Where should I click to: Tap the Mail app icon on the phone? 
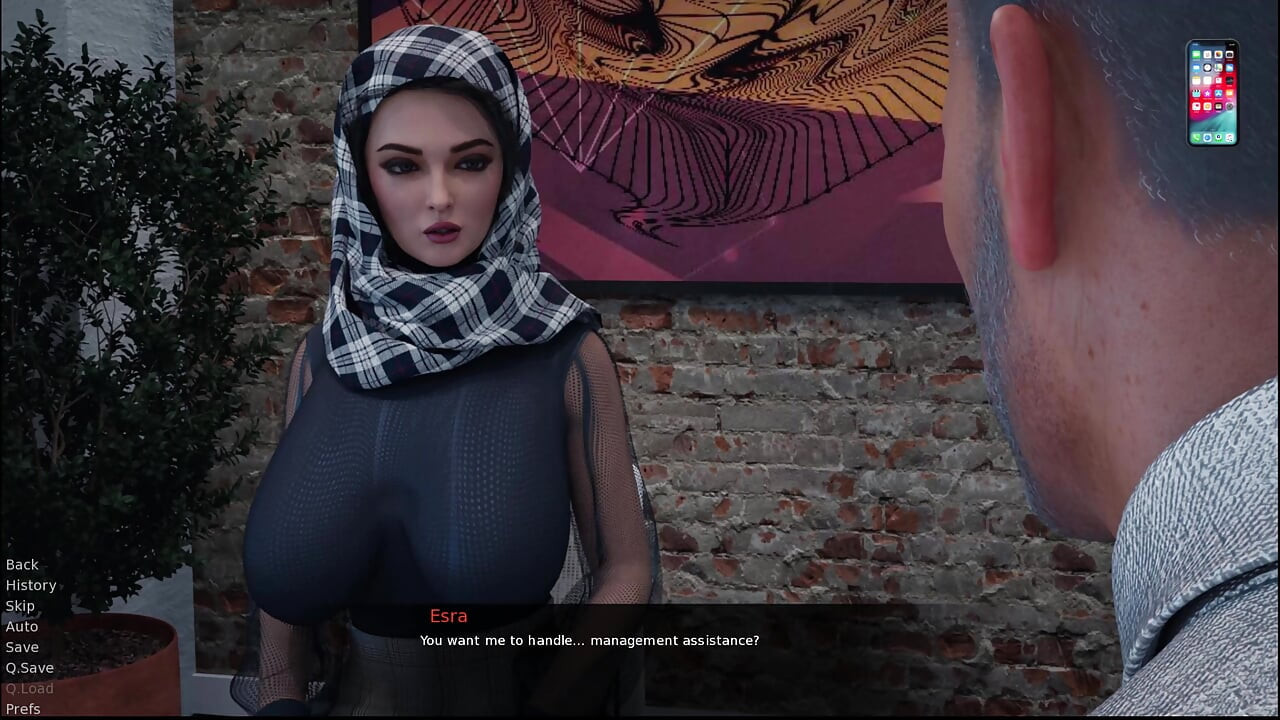point(1195,68)
